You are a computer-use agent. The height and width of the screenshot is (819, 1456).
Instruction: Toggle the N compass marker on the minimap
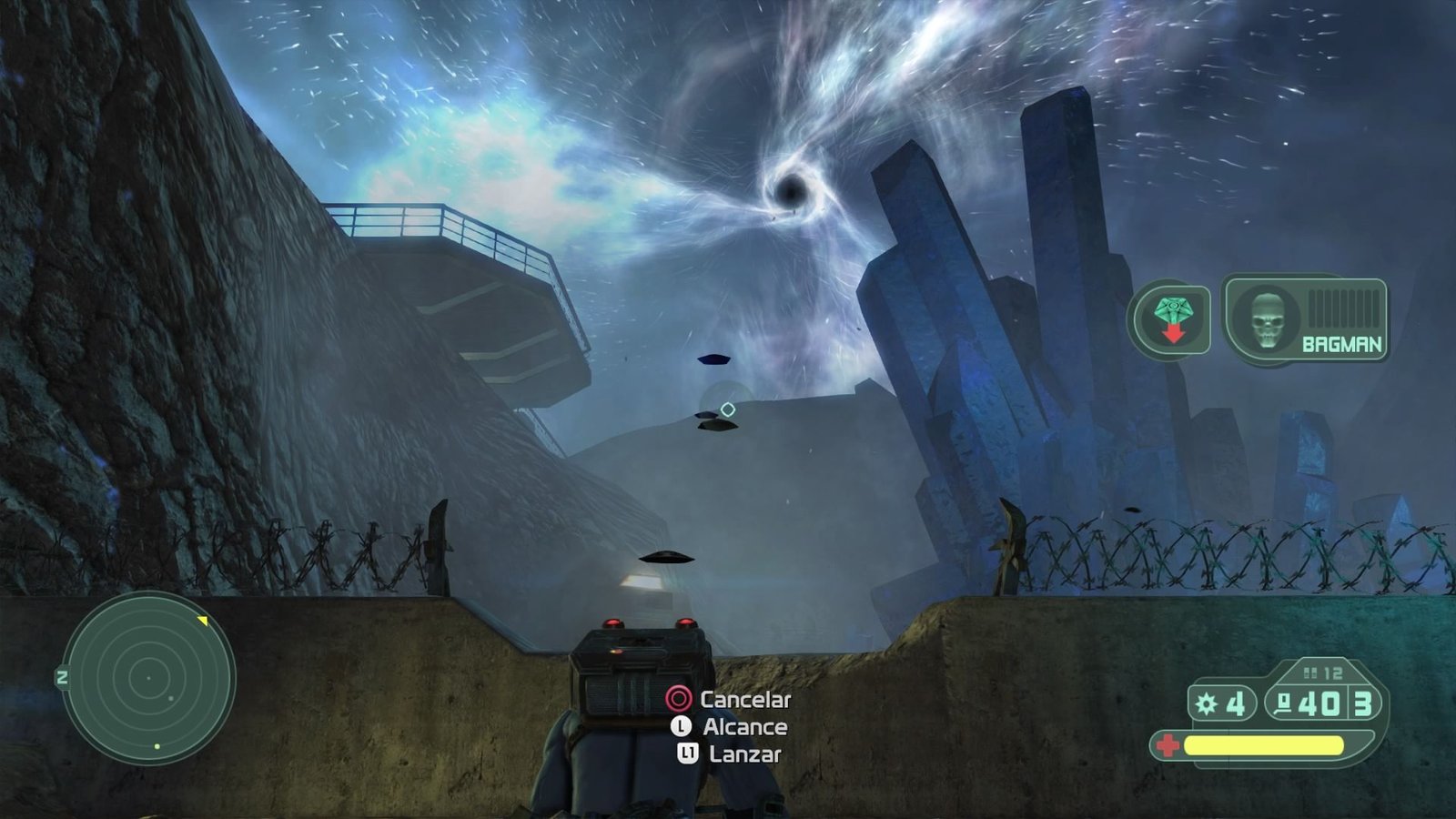tap(62, 676)
